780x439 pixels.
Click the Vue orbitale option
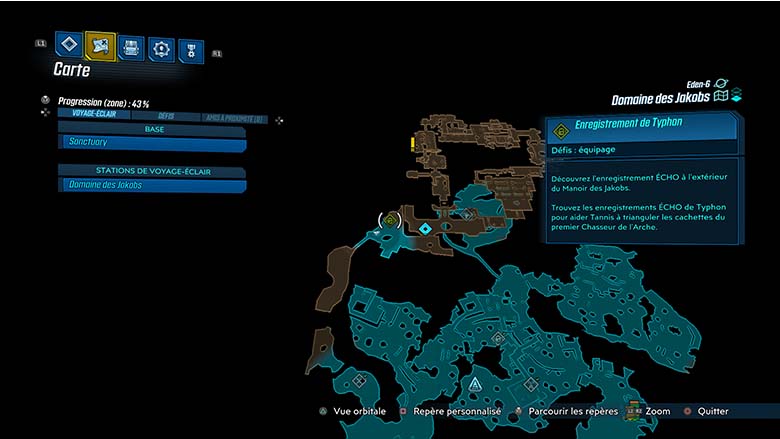(356, 411)
